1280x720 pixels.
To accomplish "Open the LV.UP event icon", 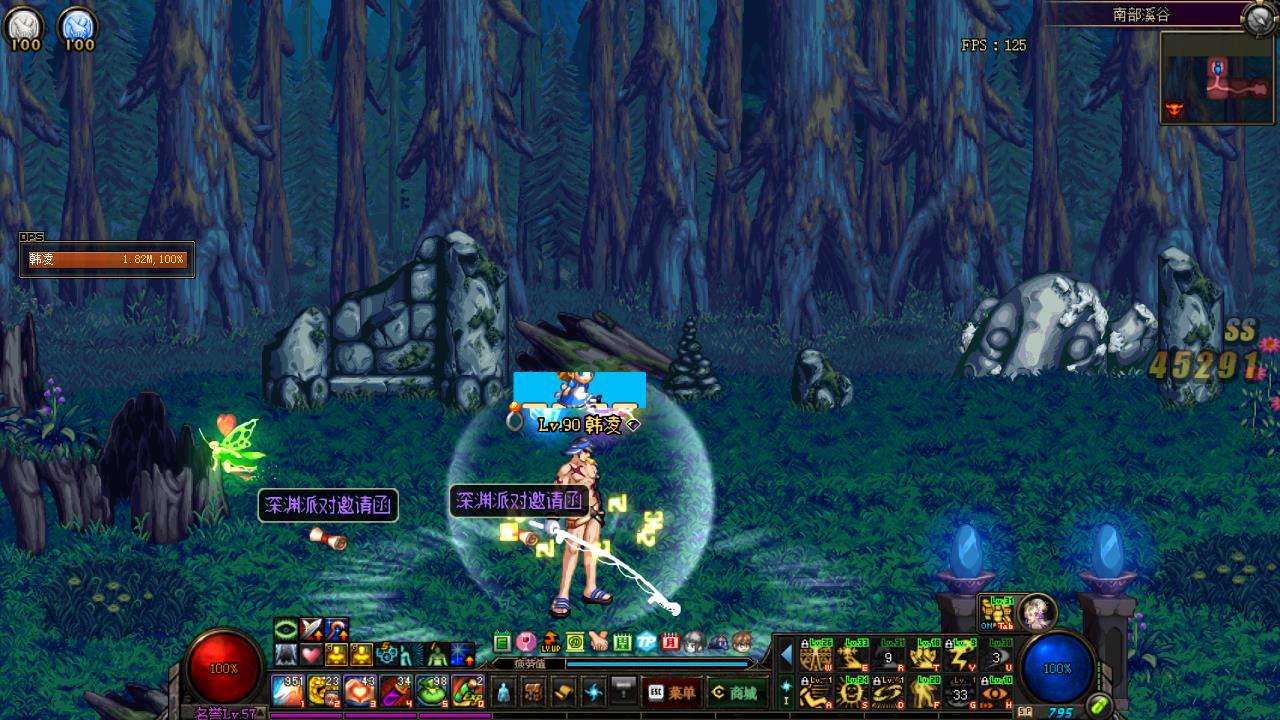I will 551,642.
